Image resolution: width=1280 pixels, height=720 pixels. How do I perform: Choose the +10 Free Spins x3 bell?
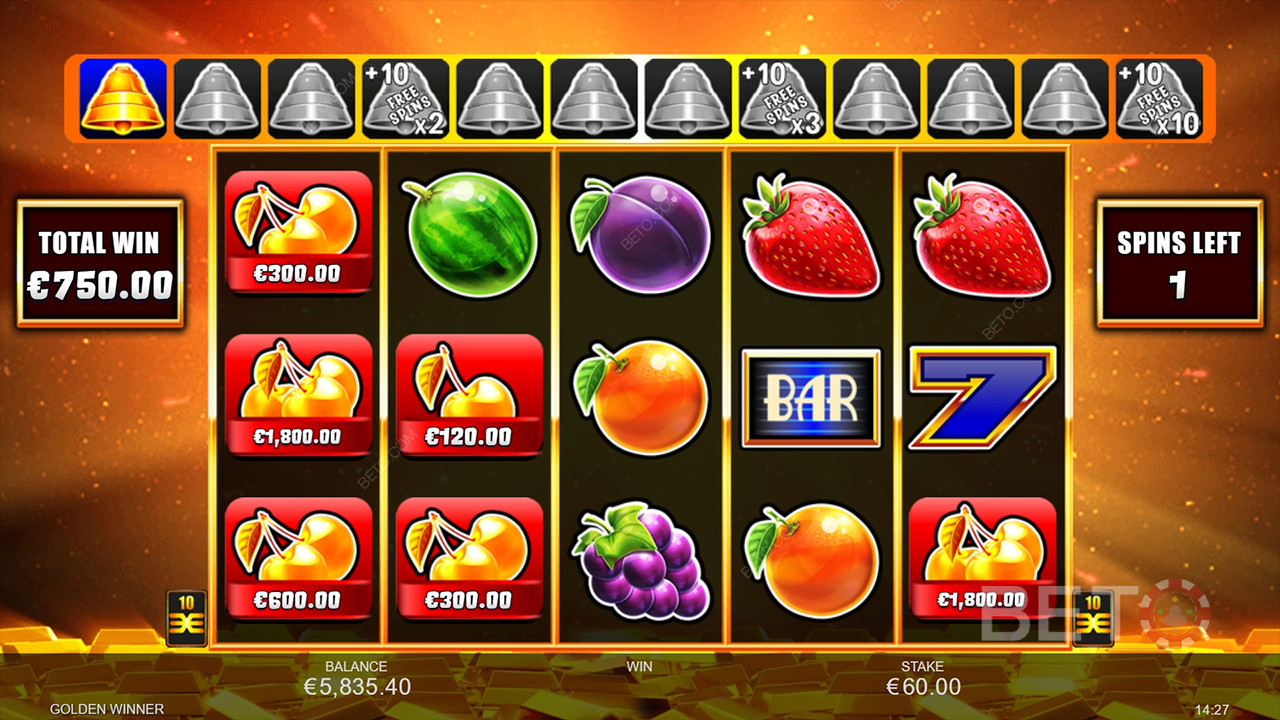[x=783, y=98]
